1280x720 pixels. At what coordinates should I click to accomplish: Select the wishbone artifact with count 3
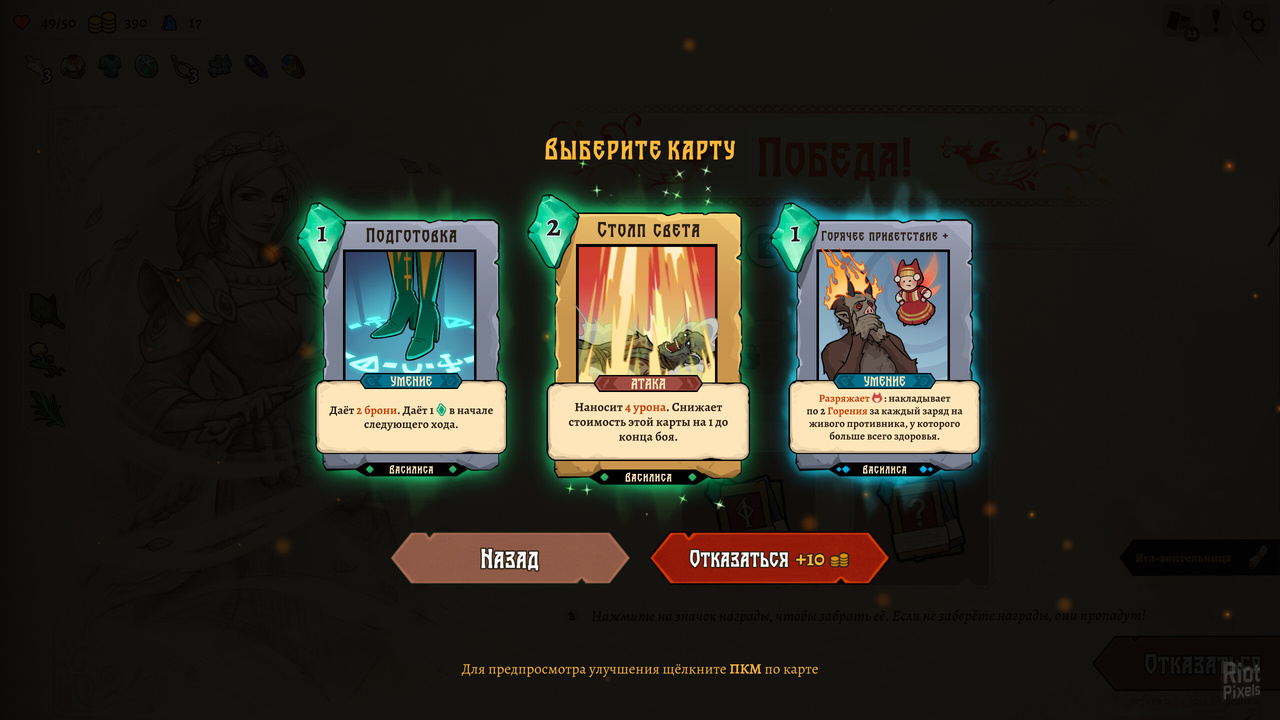(182, 64)
